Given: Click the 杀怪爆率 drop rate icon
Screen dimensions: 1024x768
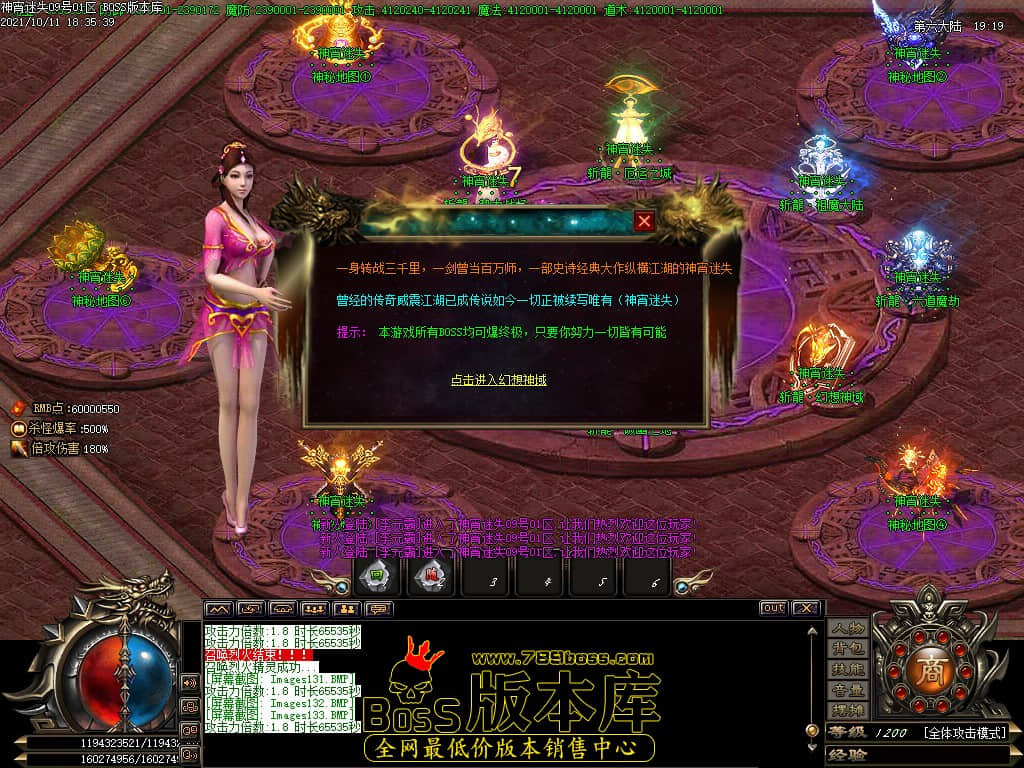Looking at the screenshot, I should (18, 428).
